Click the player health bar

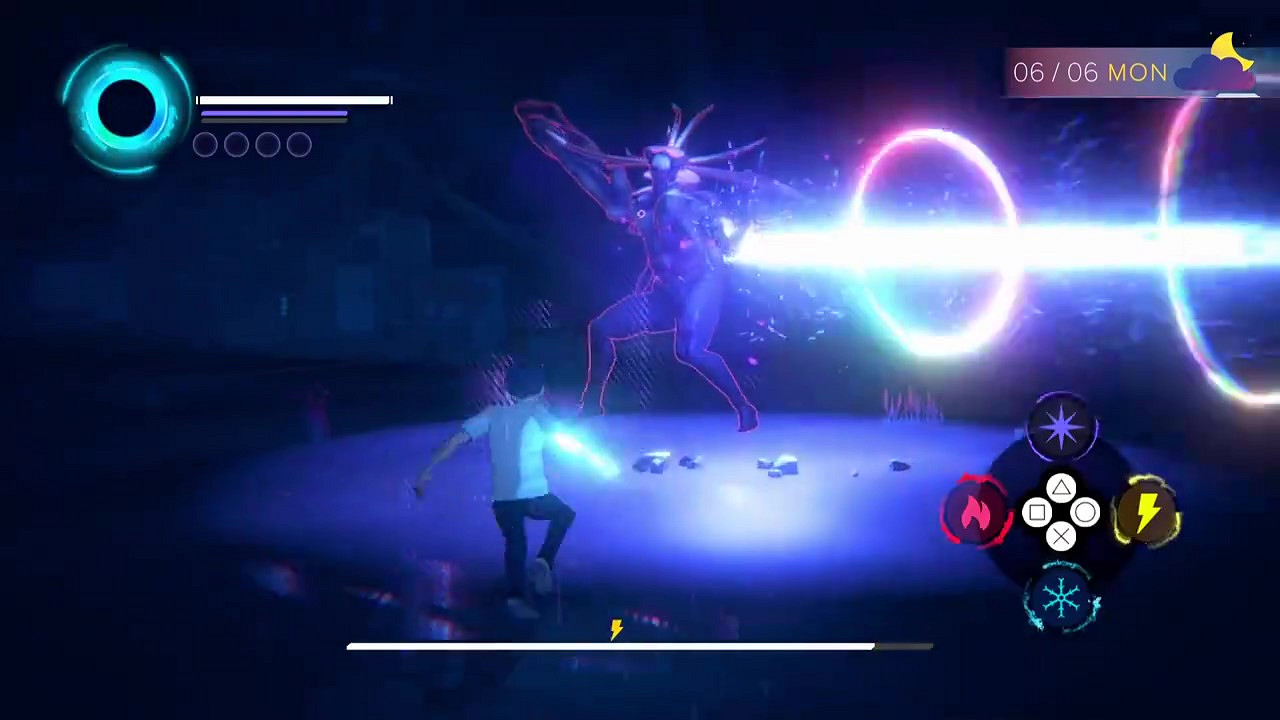click(294, 100)
